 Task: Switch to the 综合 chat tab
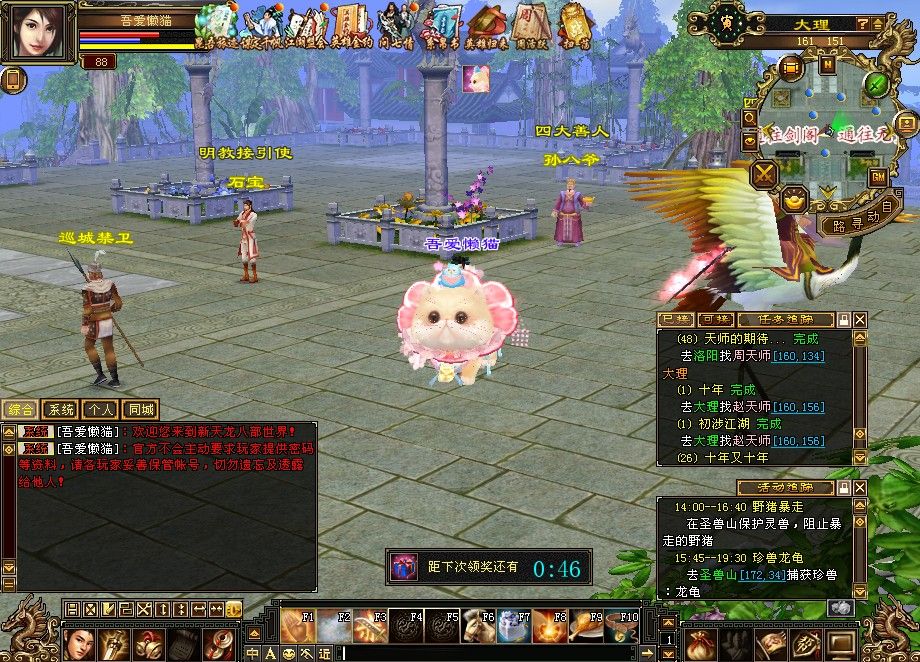tap(22, 409)
